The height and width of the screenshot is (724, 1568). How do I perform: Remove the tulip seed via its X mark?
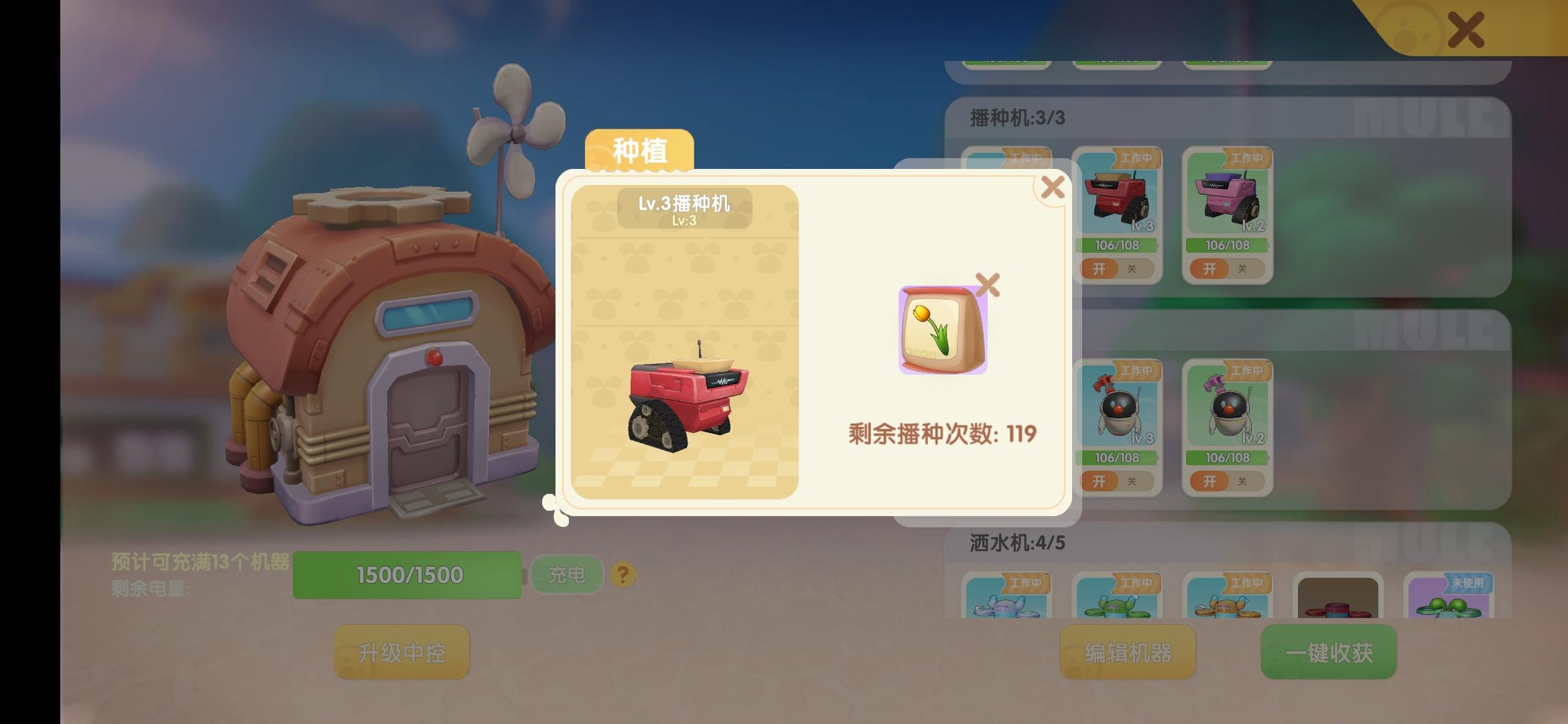pos(989,284)
